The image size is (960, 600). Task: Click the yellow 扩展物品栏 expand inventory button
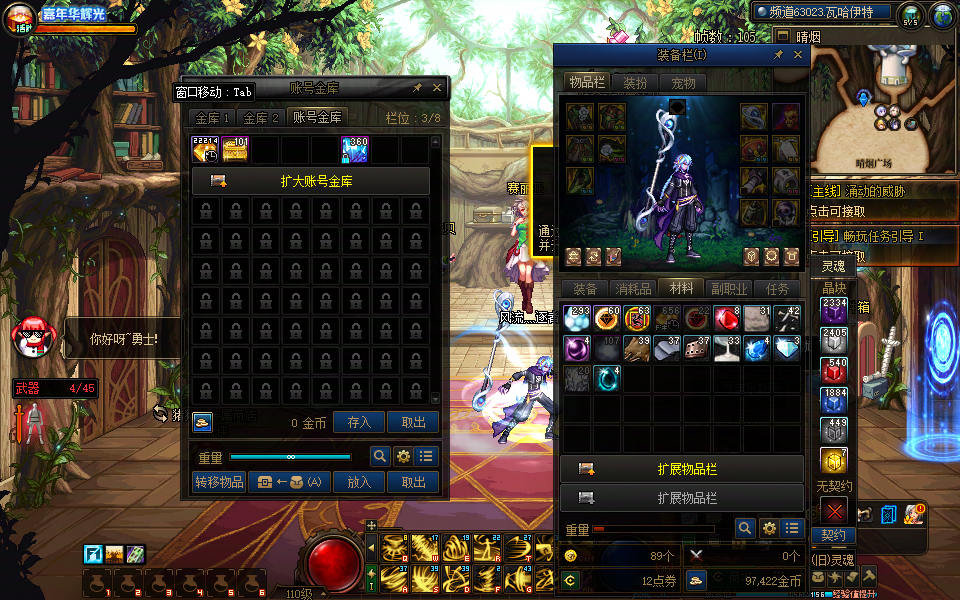point(682,469)
